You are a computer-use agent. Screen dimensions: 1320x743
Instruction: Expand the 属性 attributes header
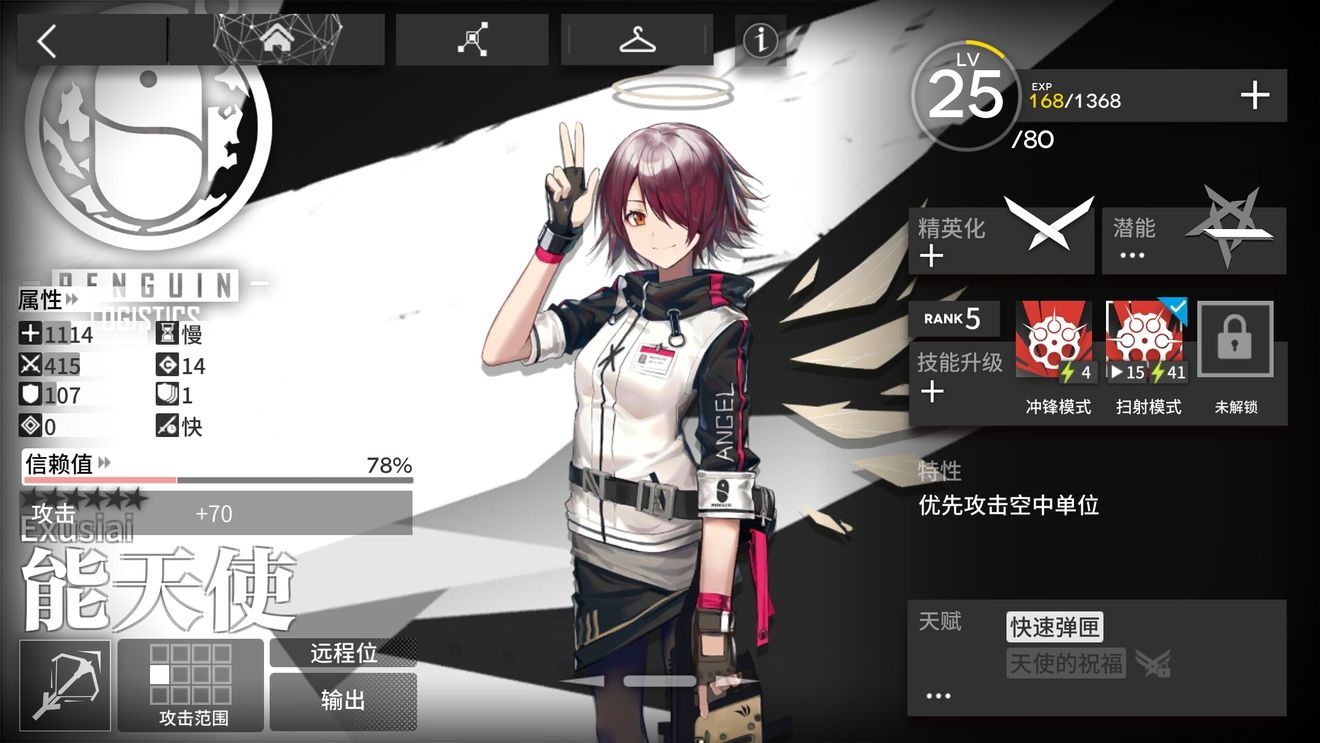(x=48, y=299)
